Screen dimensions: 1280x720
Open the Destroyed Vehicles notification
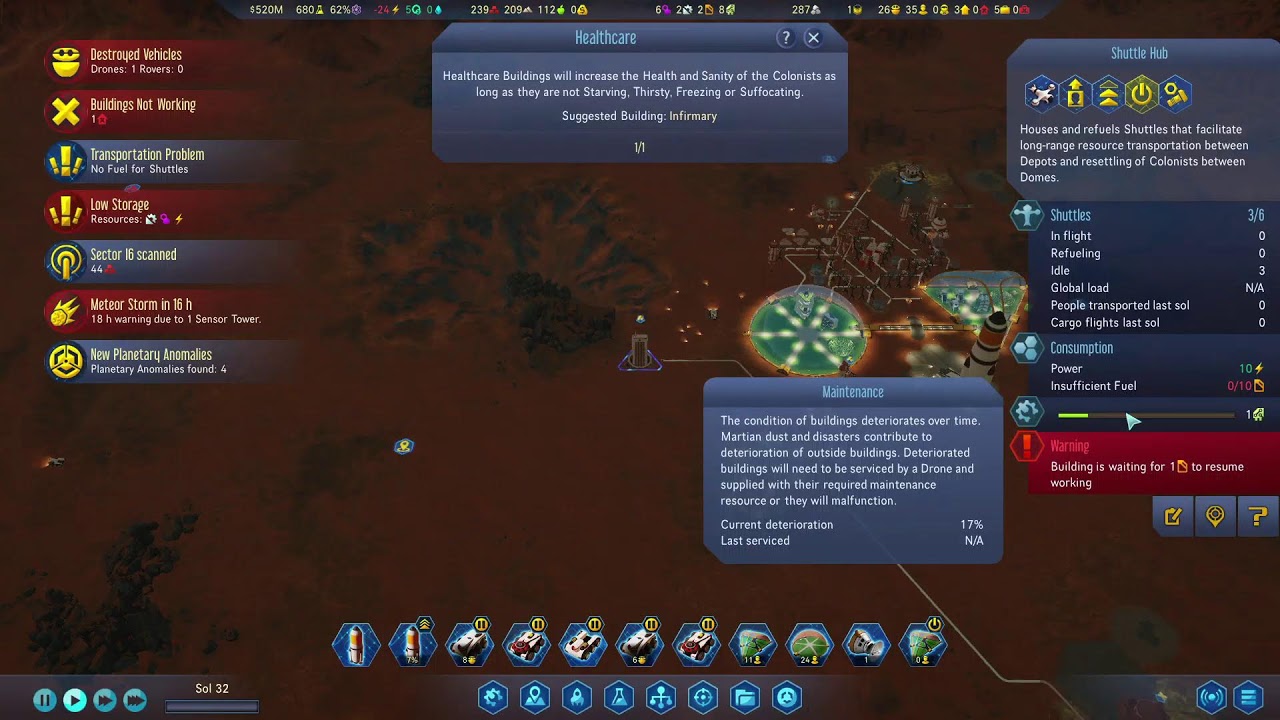135,61
